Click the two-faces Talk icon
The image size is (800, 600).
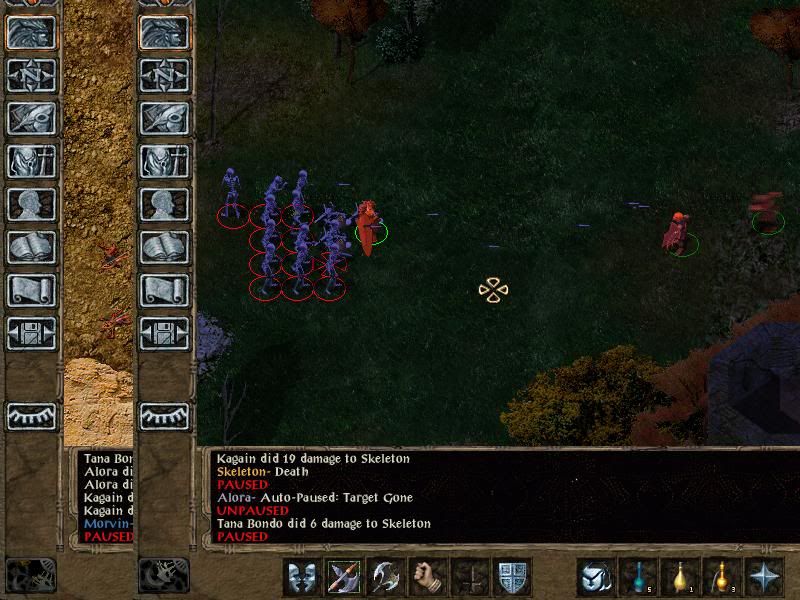point(301,578)
